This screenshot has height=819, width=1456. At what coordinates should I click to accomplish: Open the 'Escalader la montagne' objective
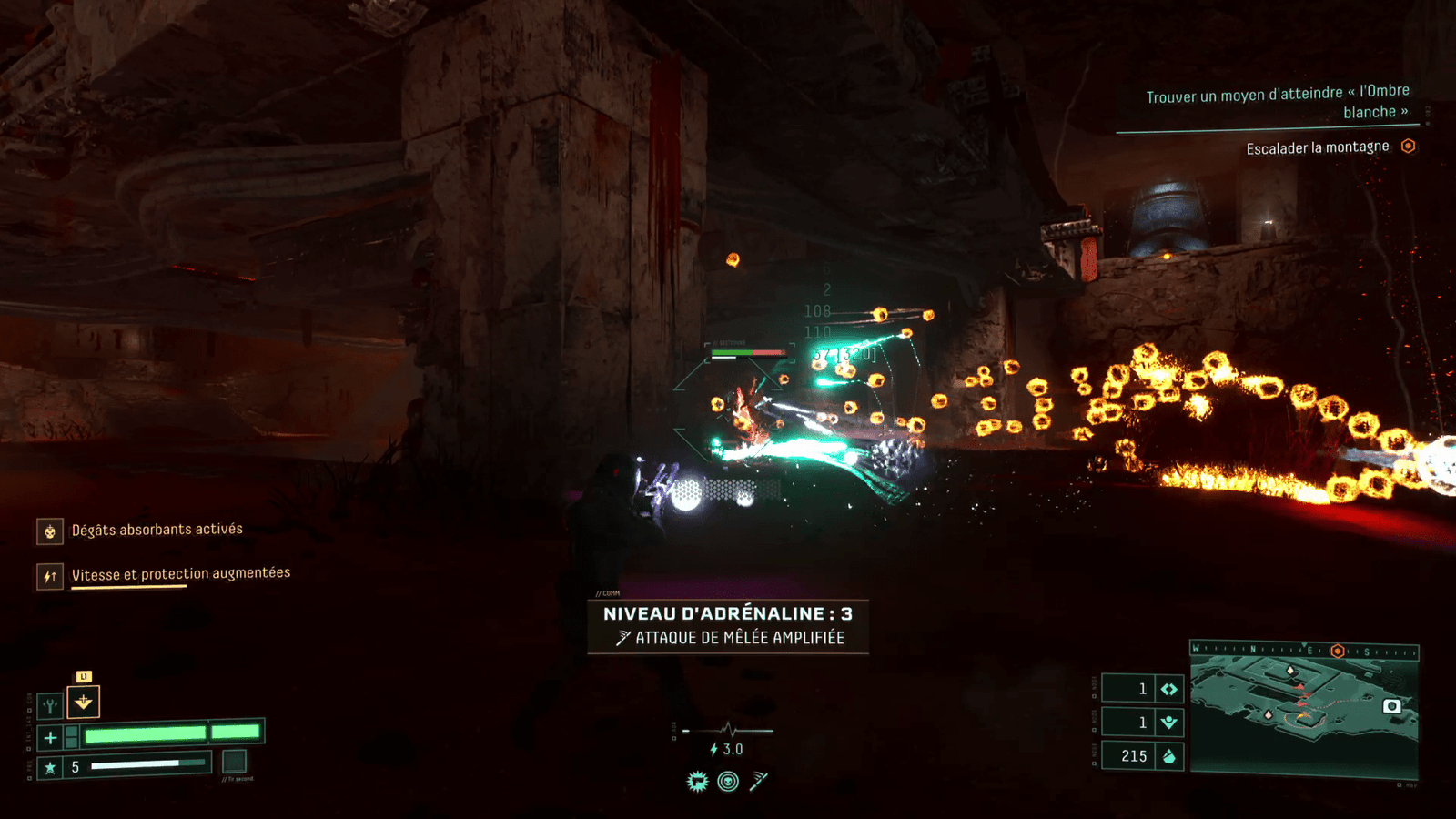(x=1317, y=147)
